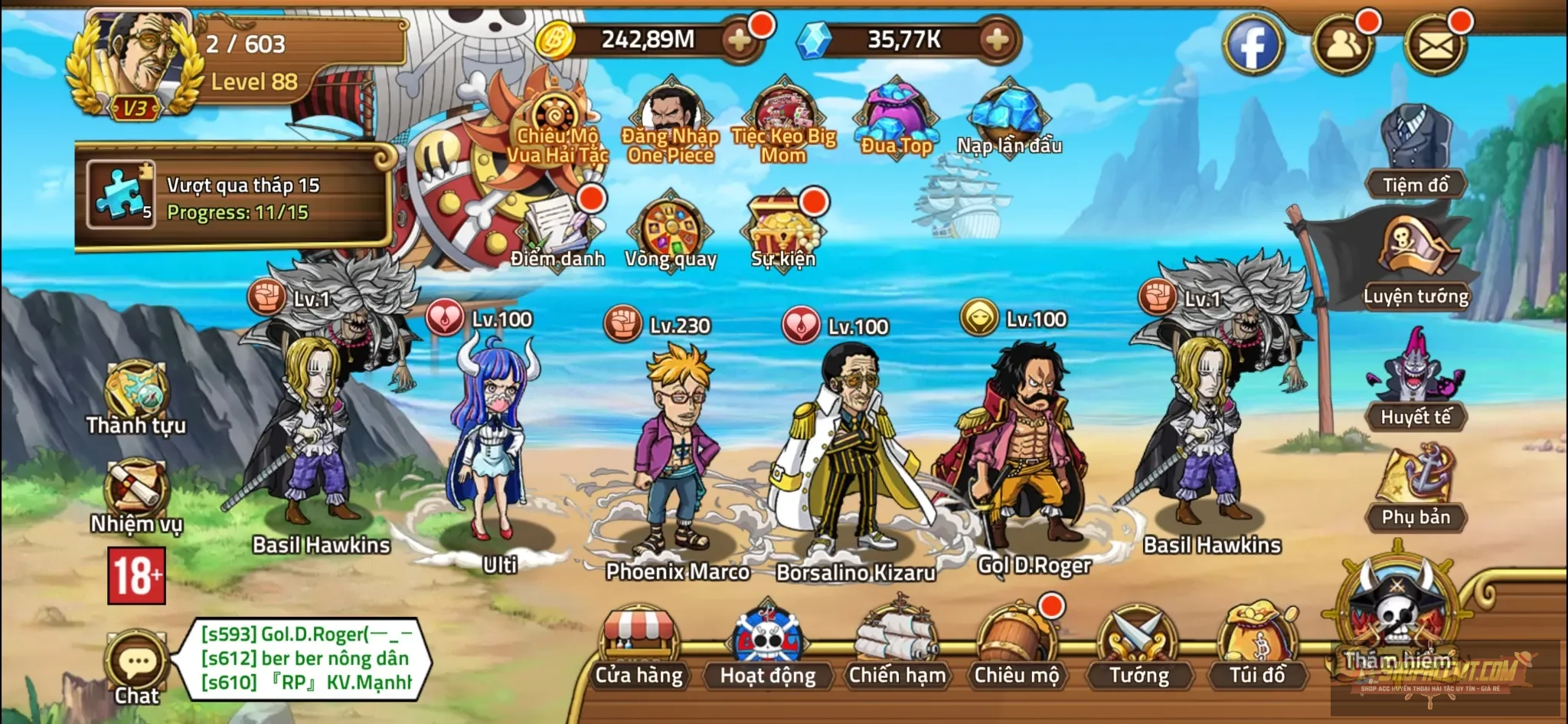1568x724 pixels.
Task: Add more blue gems with plus button
Action: 997,40
